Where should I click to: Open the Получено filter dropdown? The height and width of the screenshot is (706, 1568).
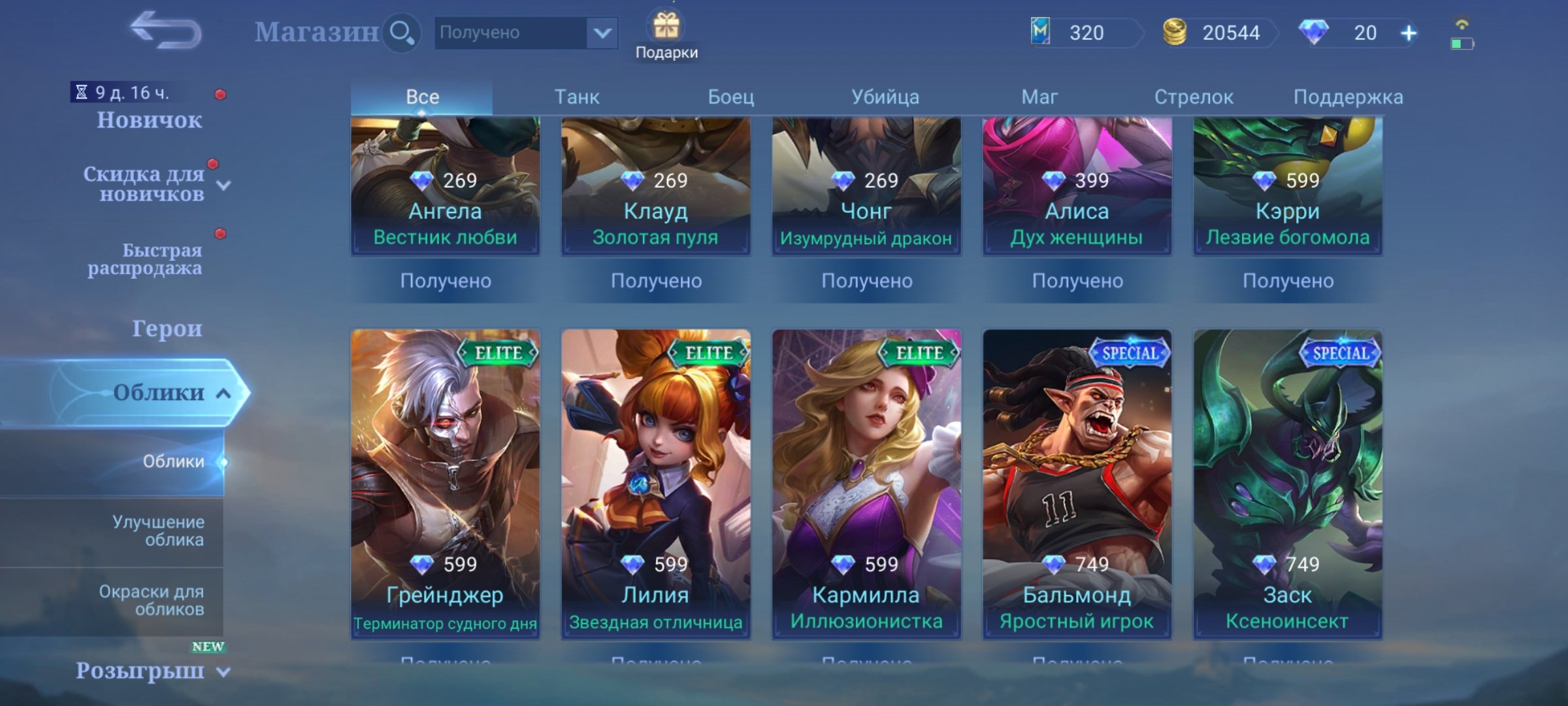tap(523, 33)
